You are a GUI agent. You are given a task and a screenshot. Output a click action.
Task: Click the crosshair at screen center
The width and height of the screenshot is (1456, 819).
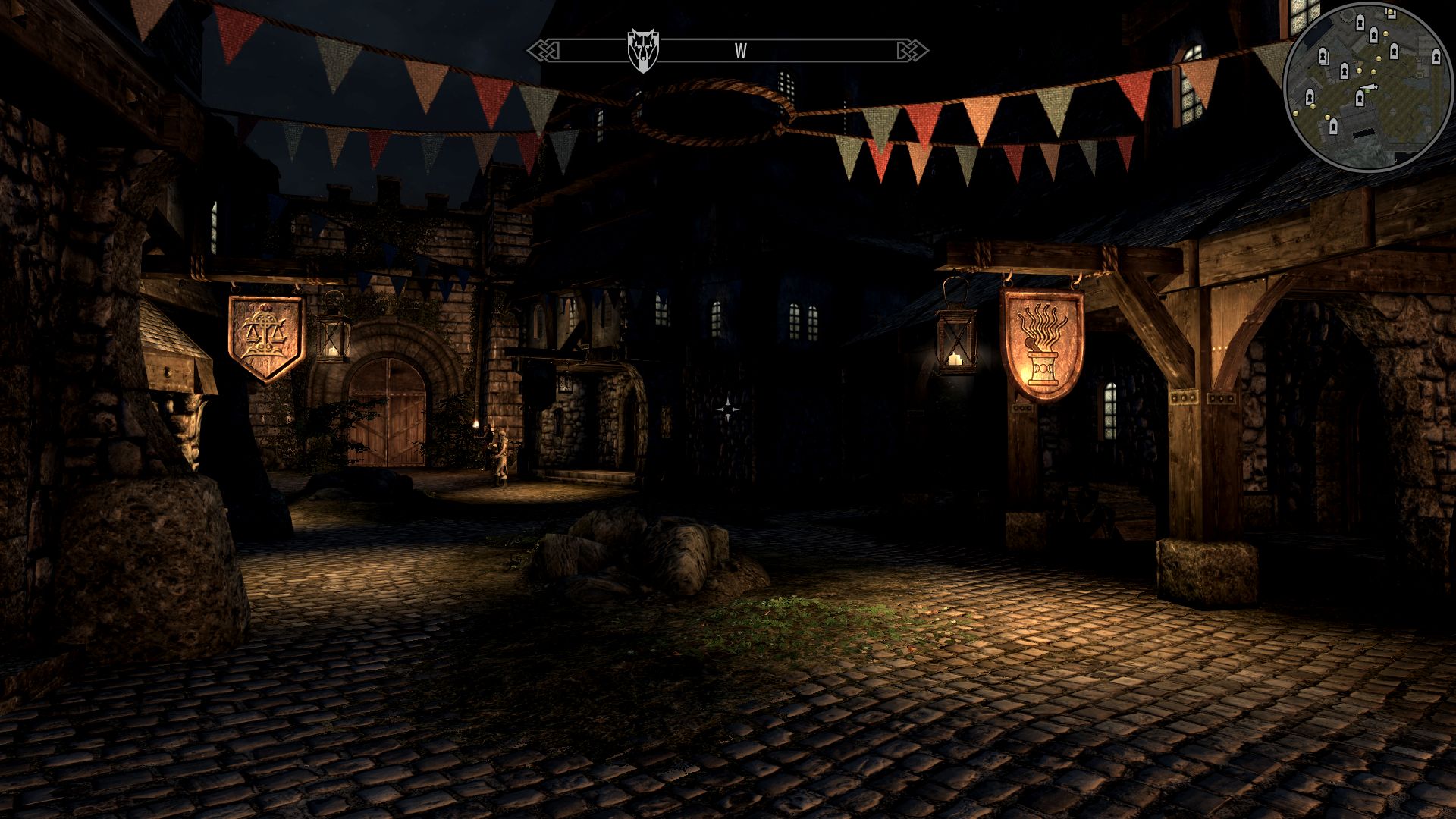(728, 409)
